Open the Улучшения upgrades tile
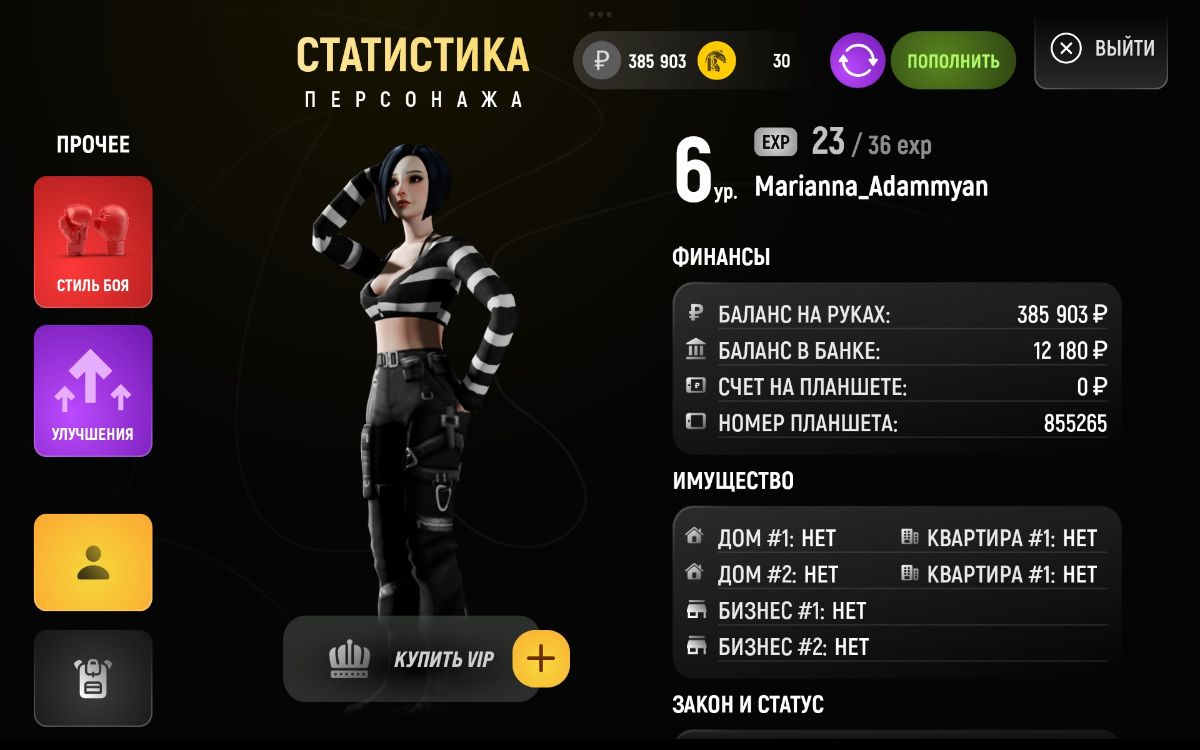Image resolution: width=1200 pixels, height=750 pixels. (x=93, y=390)
